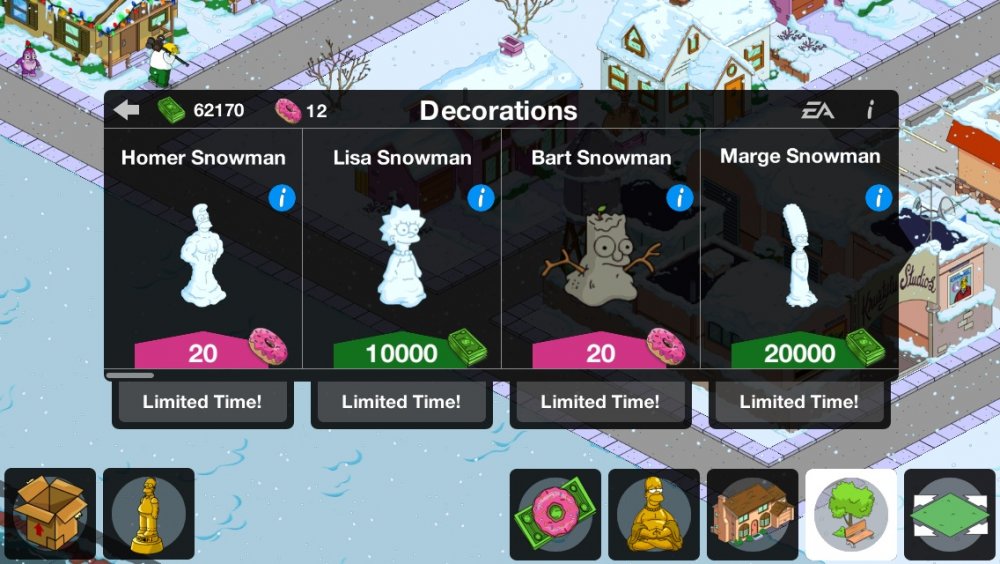The width and height of the screenshot is (1000, 564).
Task: Open the Marge Snowman info bubble
Action: pyautogui.click(x=879, y=198)
